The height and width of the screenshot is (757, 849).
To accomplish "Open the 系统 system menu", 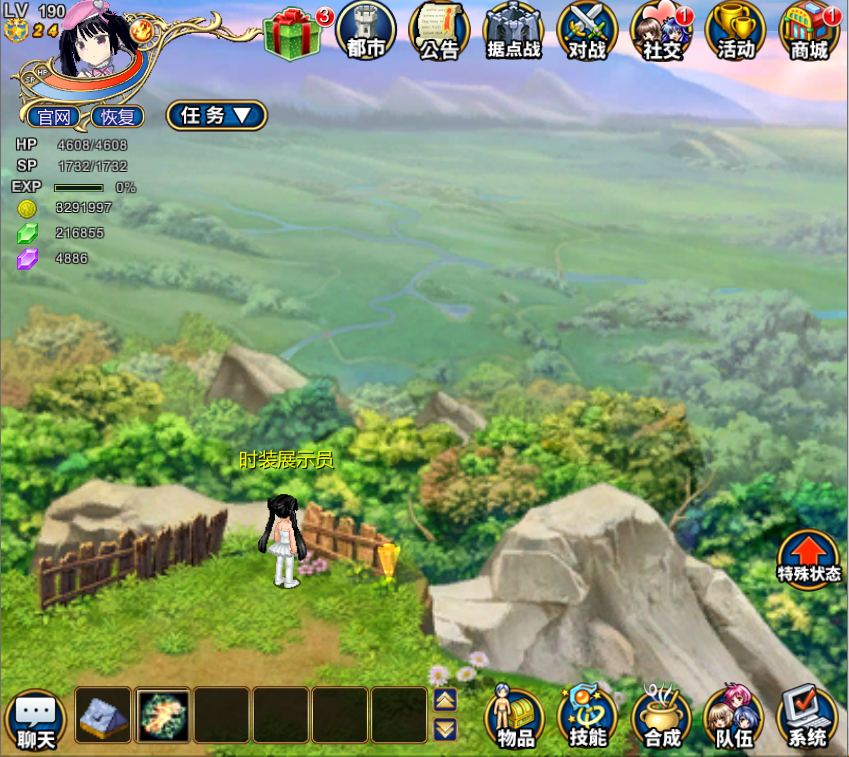I will coord(807,718).
